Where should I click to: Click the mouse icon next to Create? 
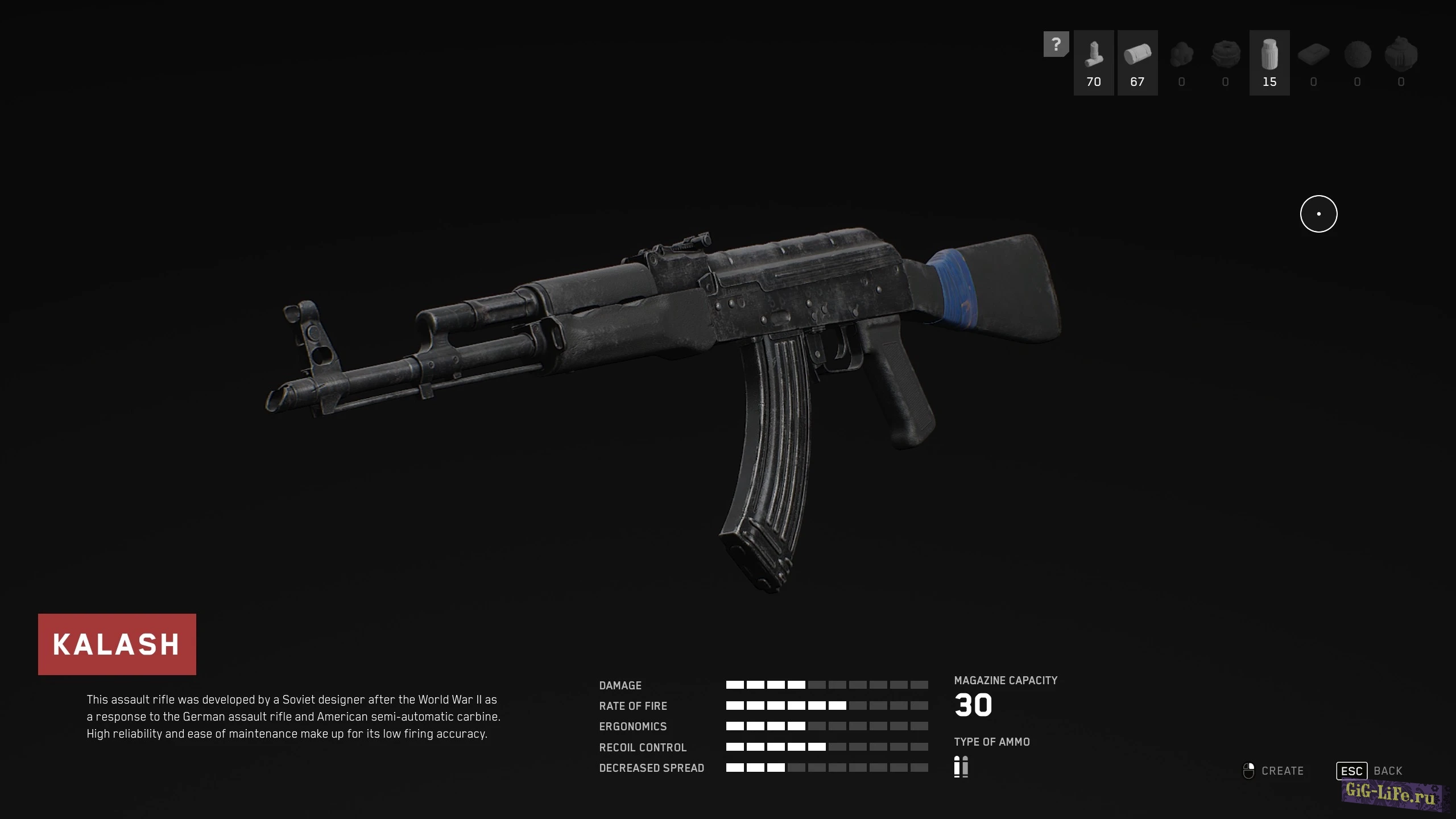pos(1249,770)
